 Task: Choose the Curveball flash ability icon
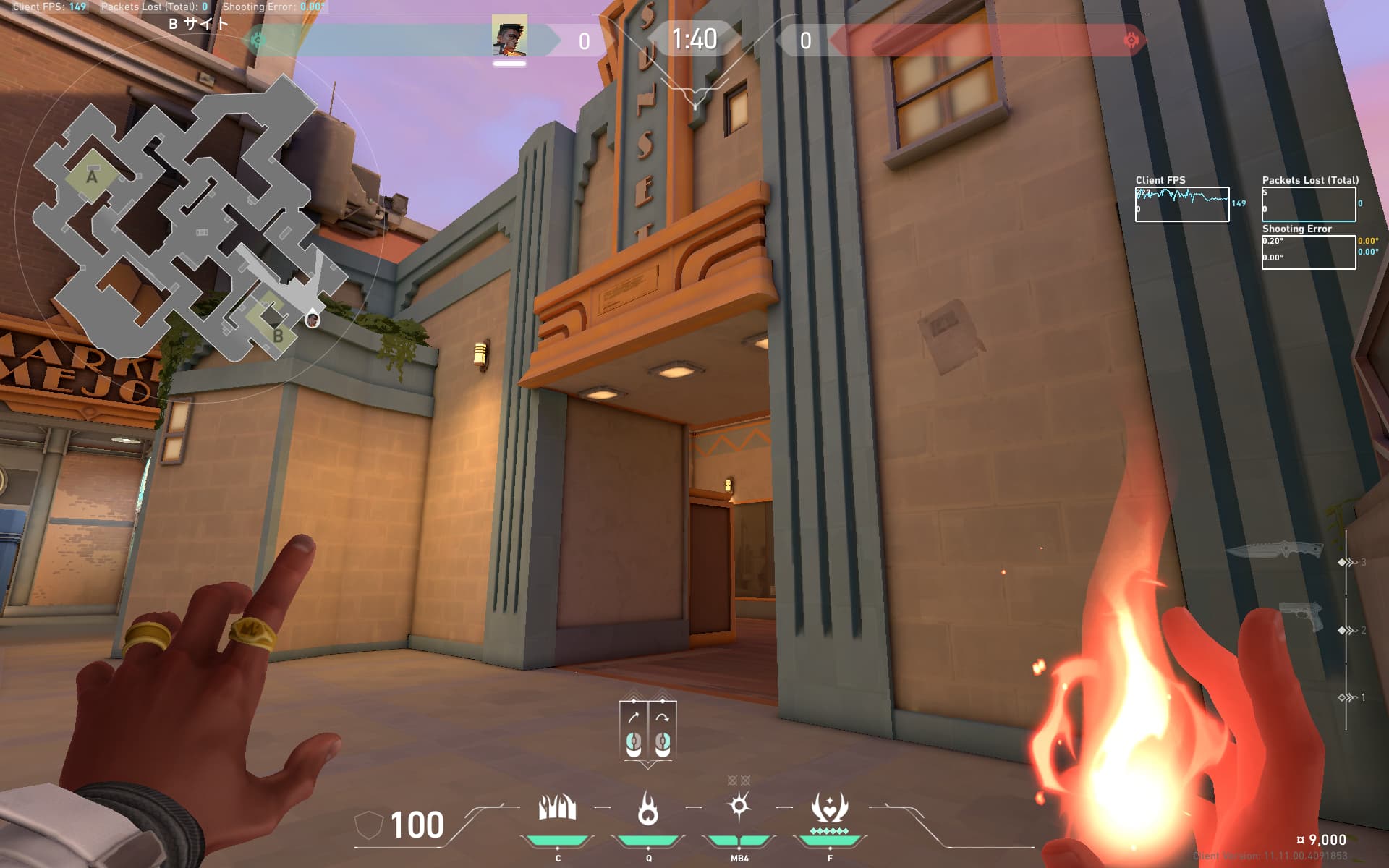click(739, 807)
